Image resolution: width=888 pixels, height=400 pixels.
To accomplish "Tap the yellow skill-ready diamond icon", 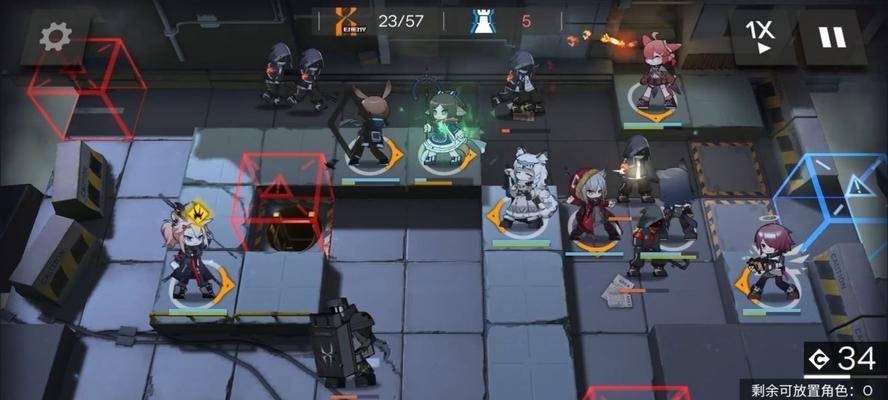I will pyautogui.click(x=200, y=212).
